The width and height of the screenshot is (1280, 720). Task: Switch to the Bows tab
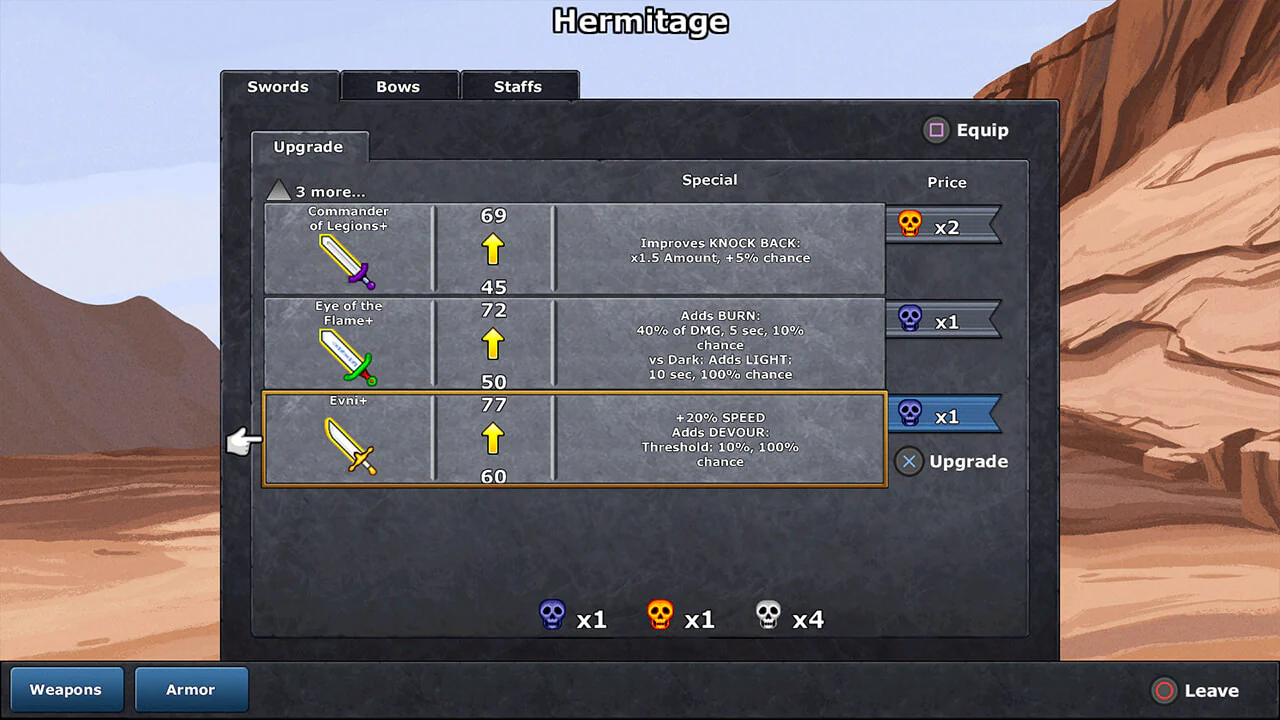(399, 86)
